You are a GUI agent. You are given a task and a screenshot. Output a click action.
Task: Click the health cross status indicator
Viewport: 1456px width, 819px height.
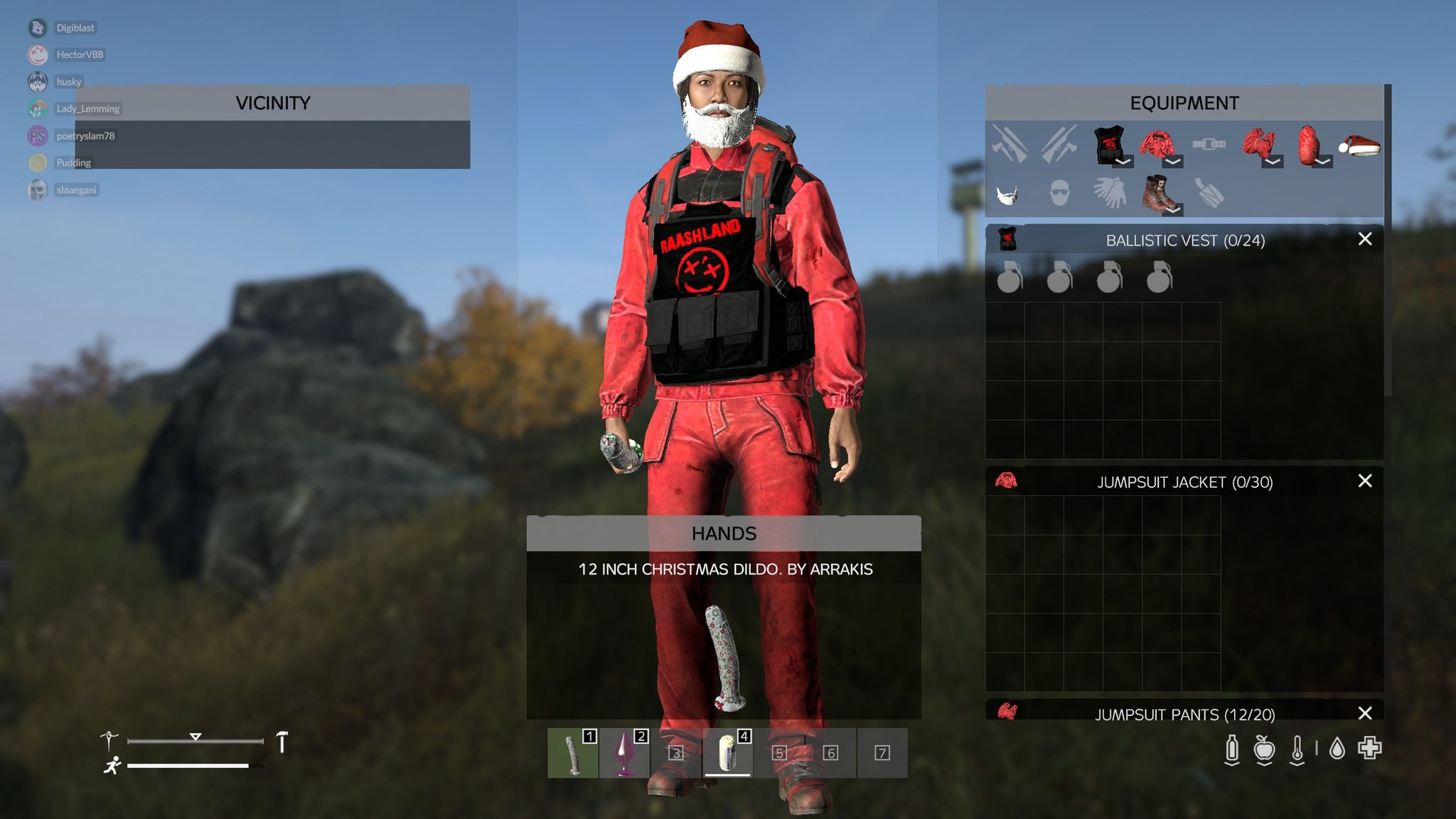coord(1369,749)
